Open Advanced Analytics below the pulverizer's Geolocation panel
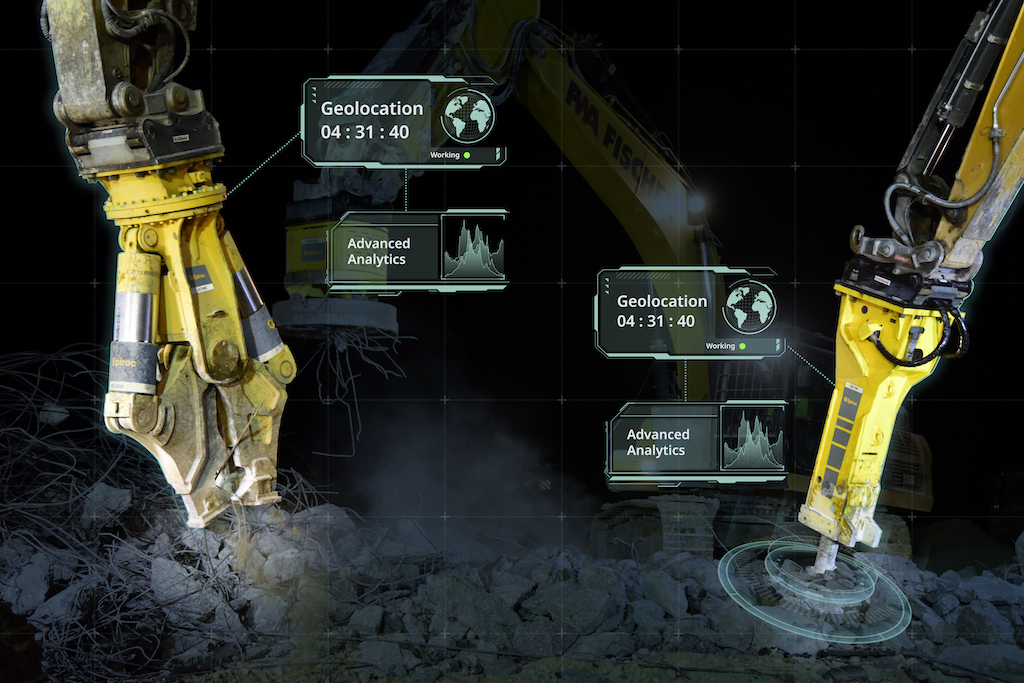1024x683 pixels. tap(378, 251)
